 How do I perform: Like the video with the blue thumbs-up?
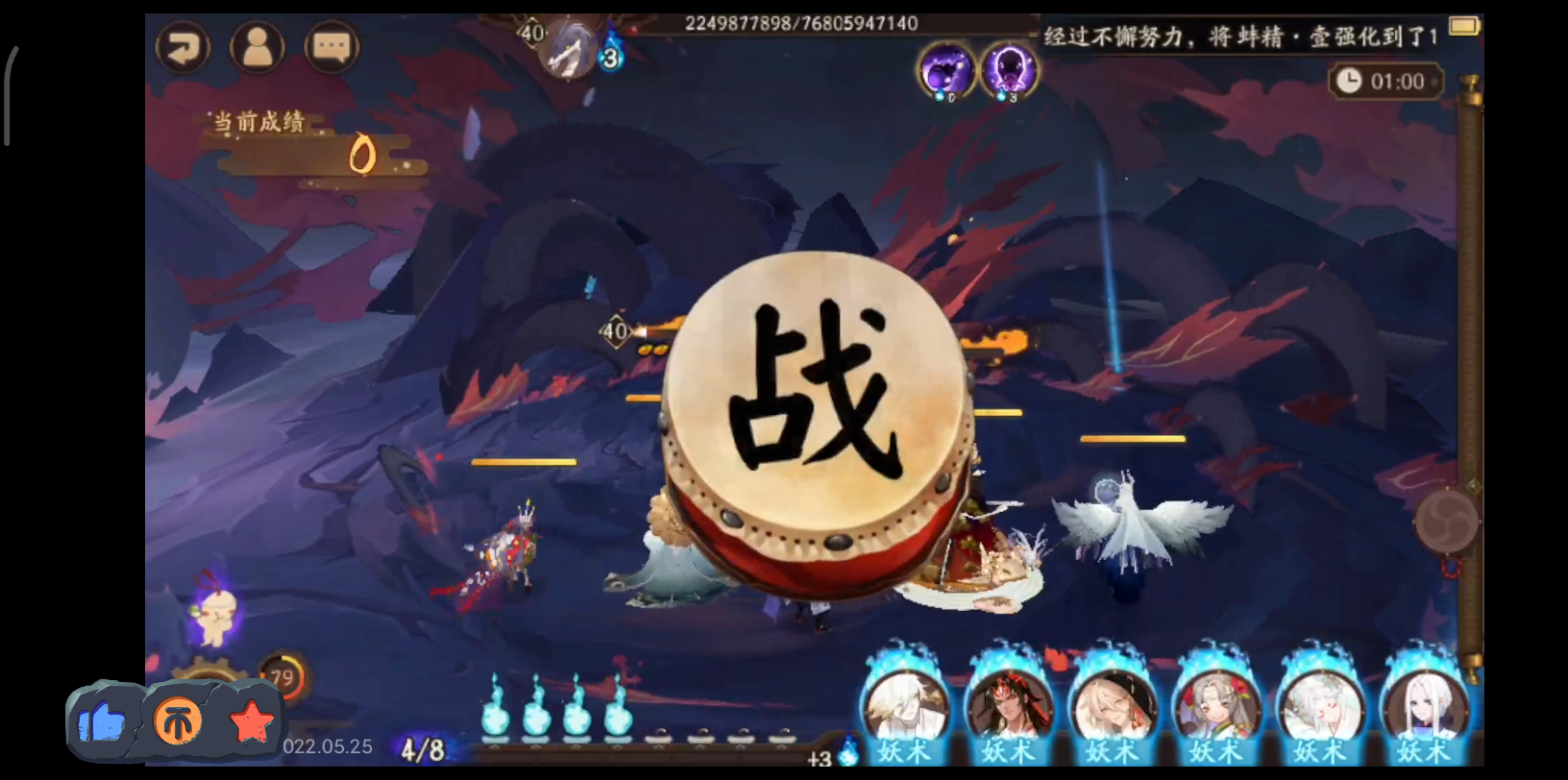point(102,721)
